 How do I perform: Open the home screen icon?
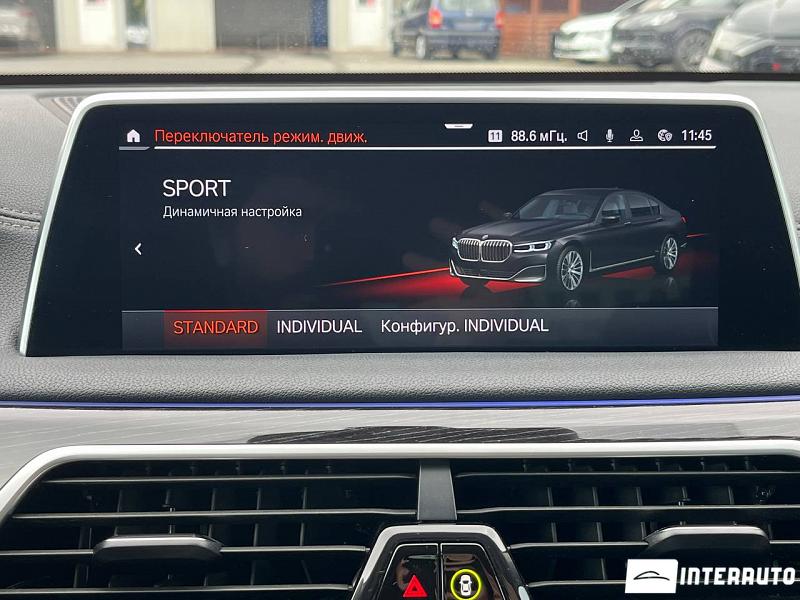134,136
